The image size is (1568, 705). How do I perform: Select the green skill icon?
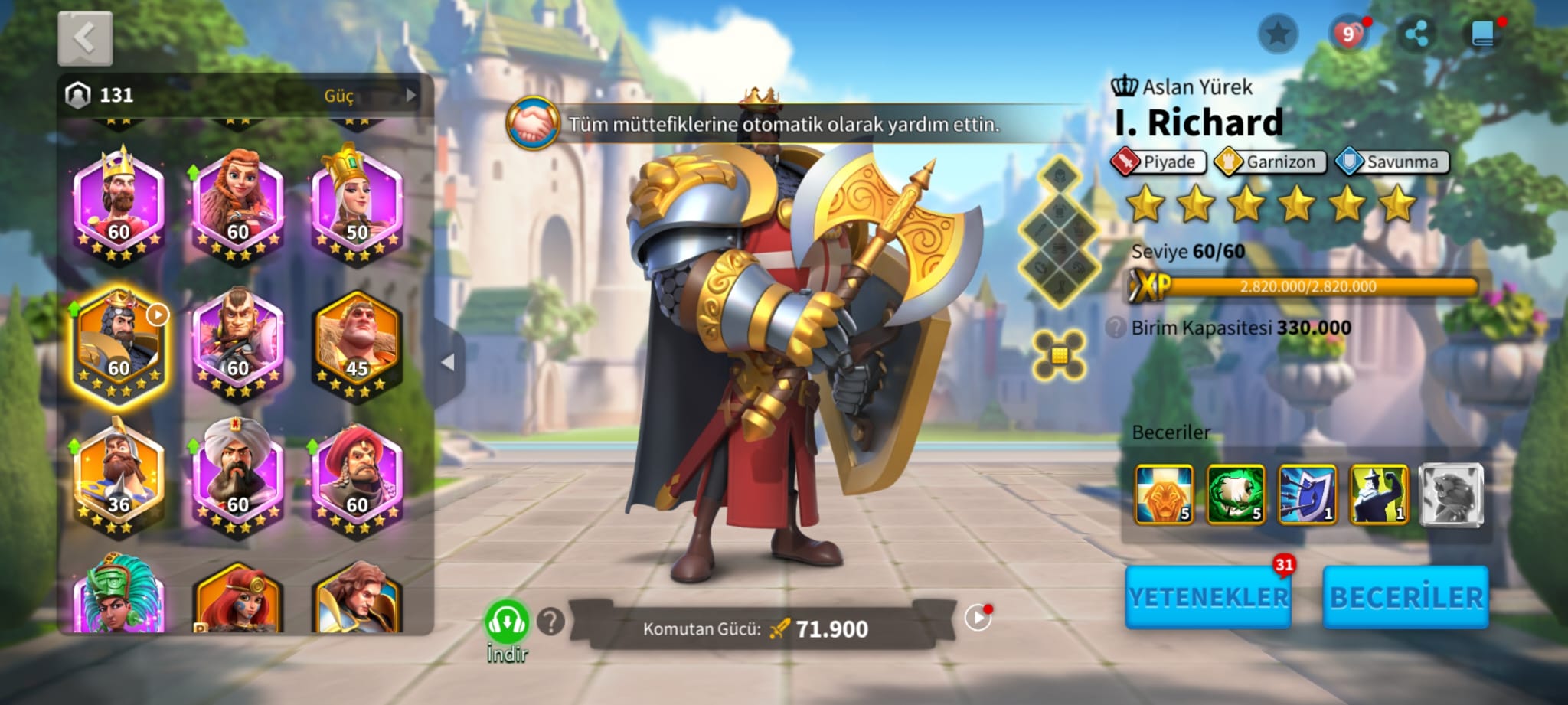[1235, 494]
